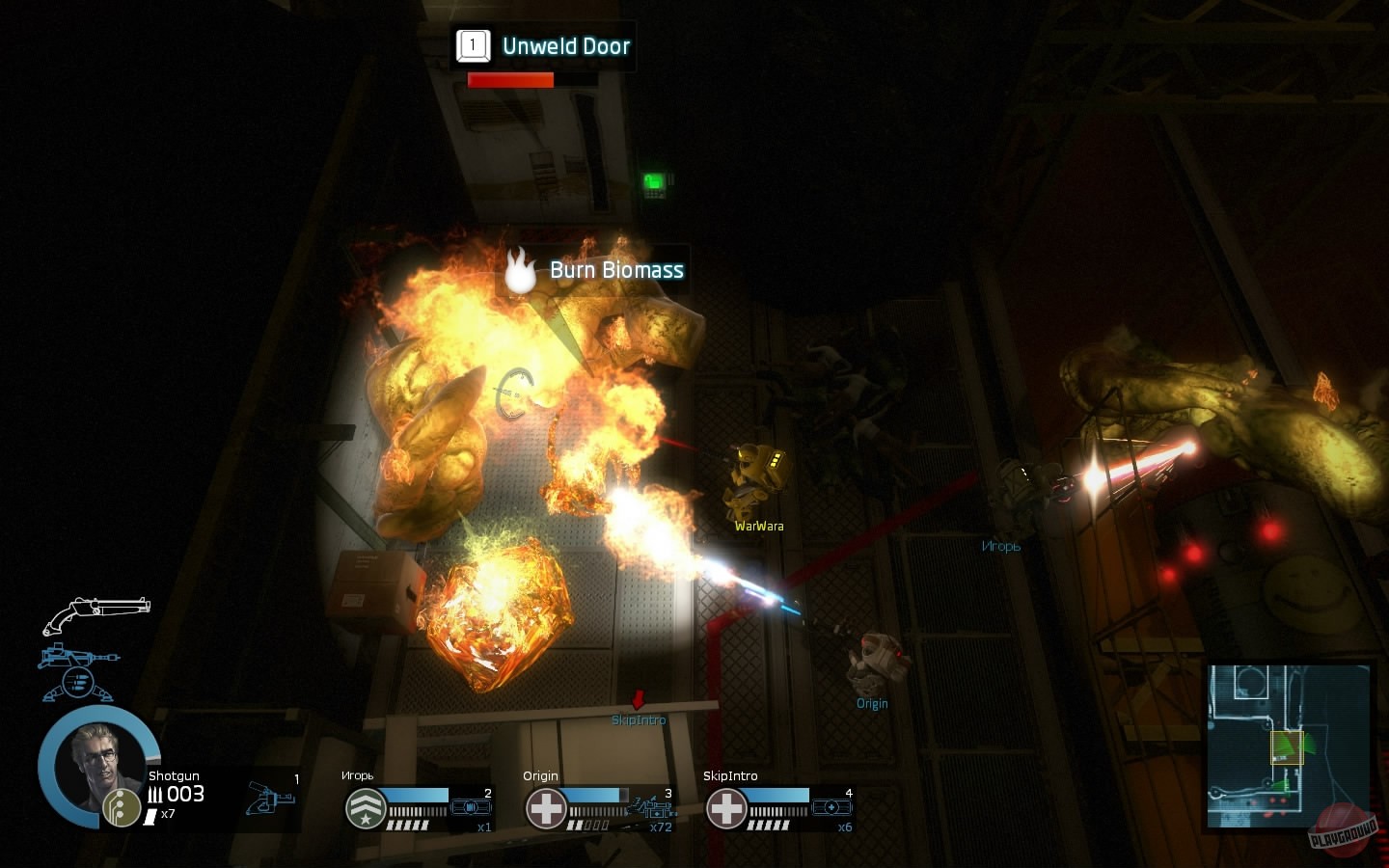Click Origin's medic cross icon
The image size is (1389, 868).
click(x=547, y=808)
